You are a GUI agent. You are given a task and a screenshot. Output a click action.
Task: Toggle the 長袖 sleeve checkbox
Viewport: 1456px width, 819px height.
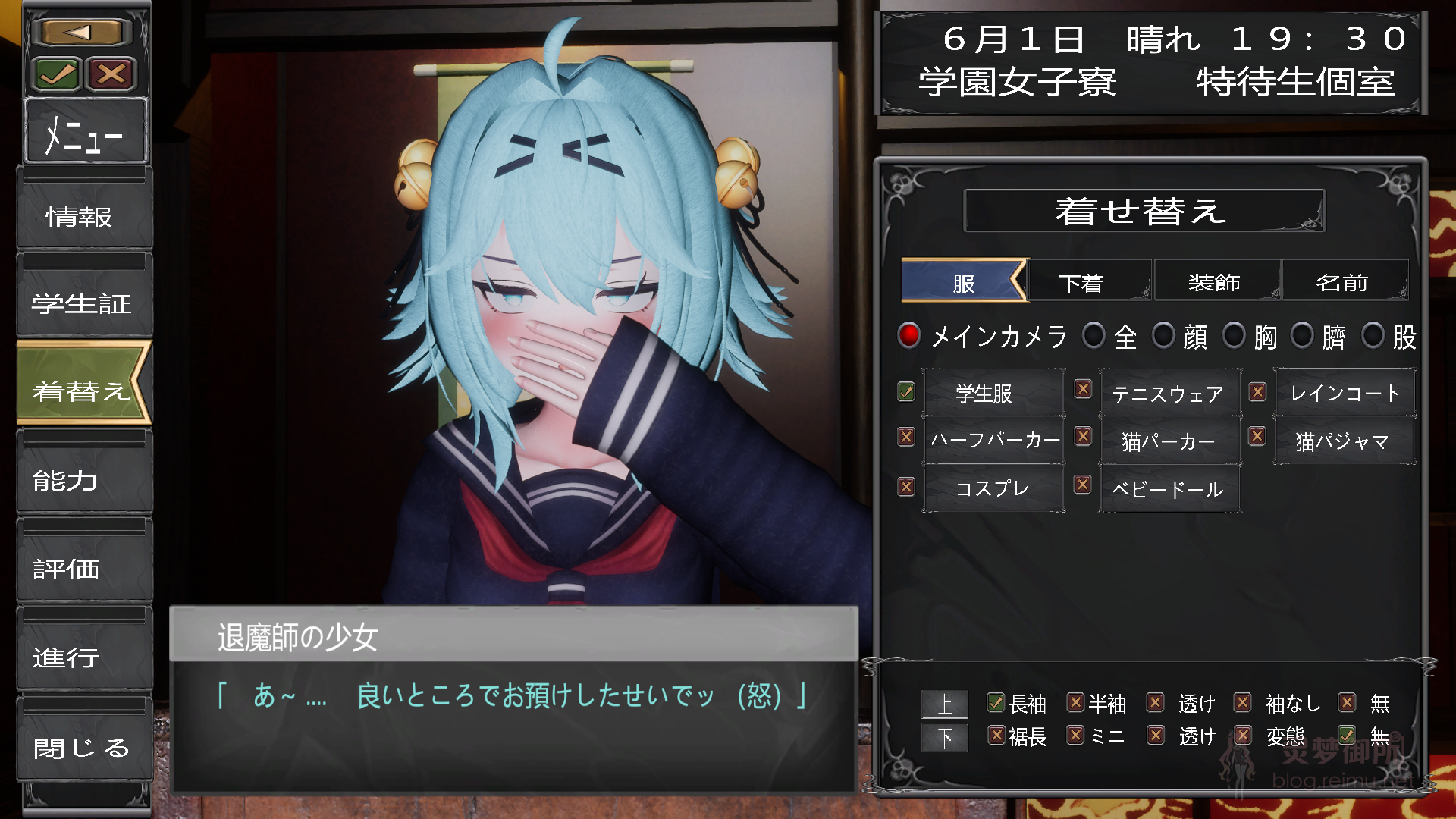point(994,704)
